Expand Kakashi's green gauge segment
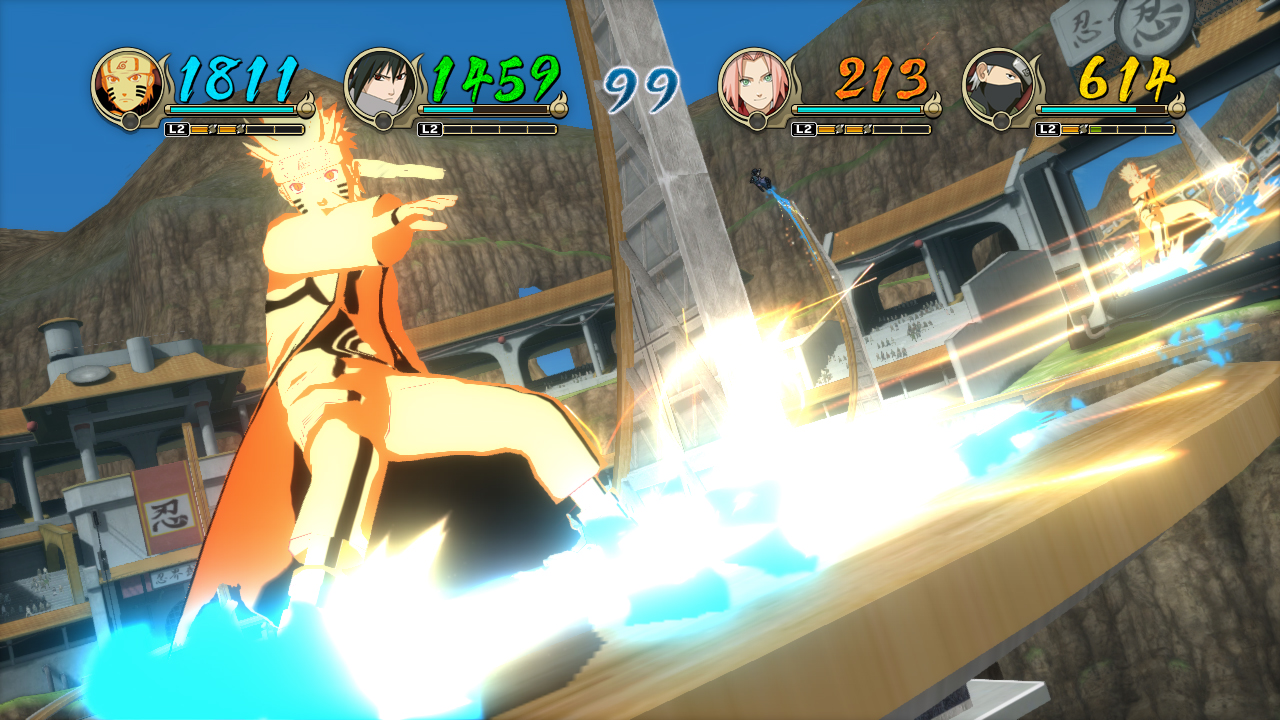The image size is (1280, 720). (1095, 128)
